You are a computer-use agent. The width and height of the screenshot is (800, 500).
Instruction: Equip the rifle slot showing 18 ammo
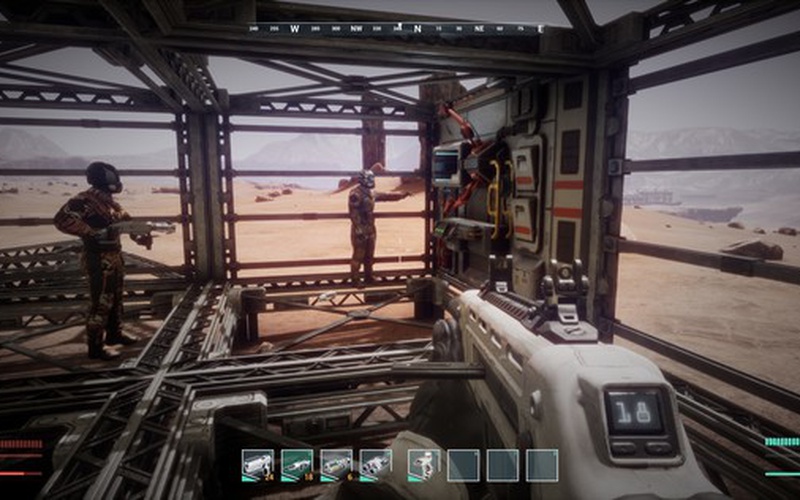pos(297,464)
